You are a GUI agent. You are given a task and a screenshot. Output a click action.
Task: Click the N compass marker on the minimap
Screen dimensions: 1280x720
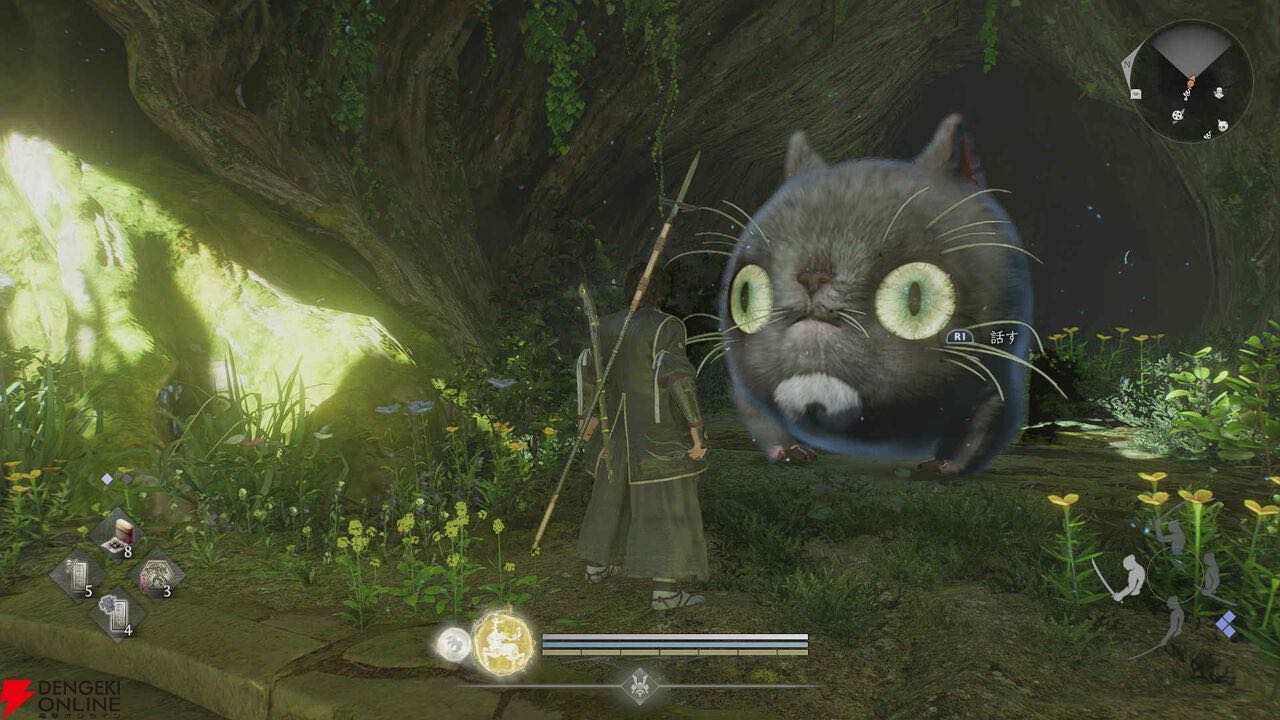click(1126, 59)
